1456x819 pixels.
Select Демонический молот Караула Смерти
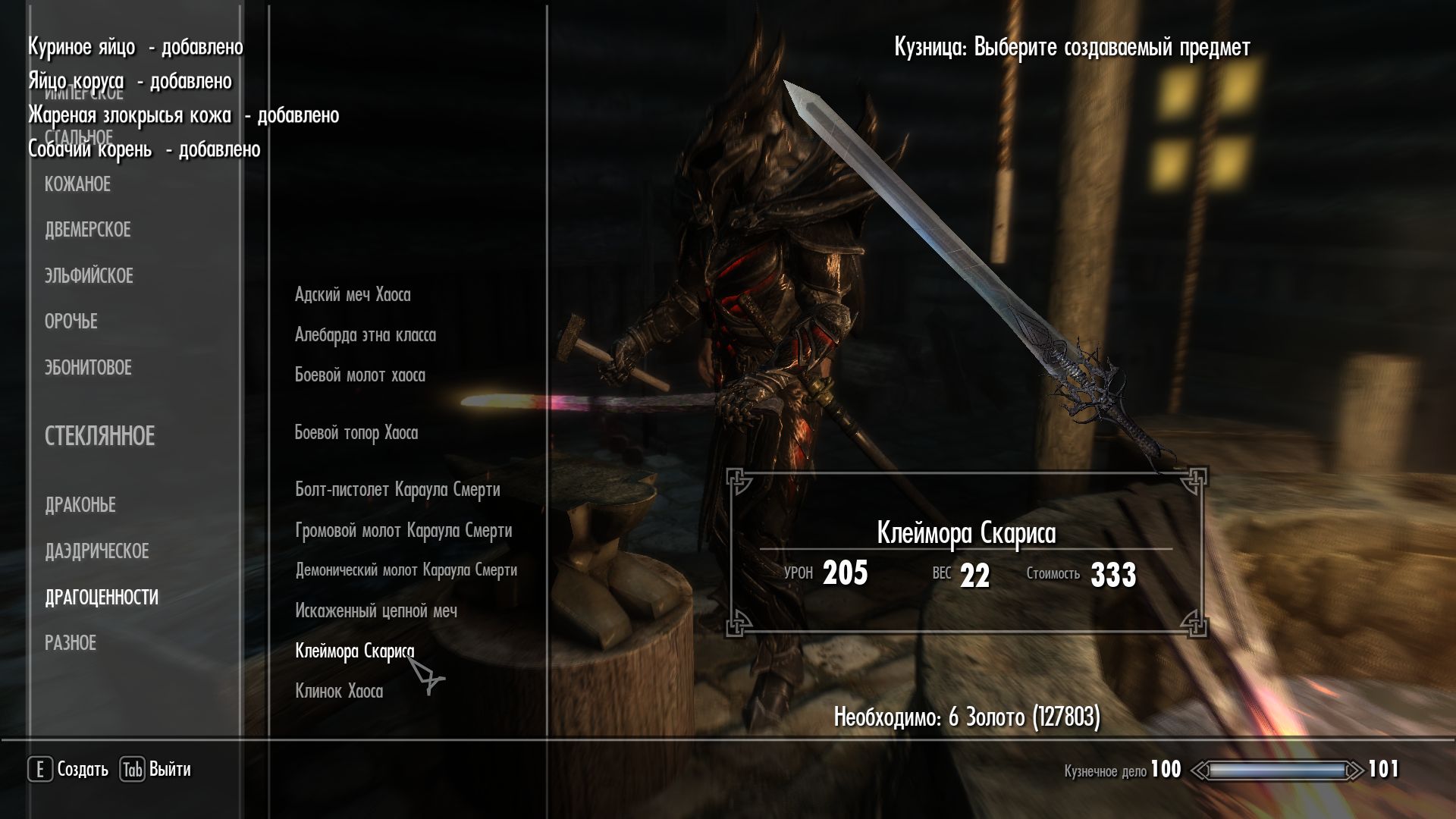[x=406, y=570]
